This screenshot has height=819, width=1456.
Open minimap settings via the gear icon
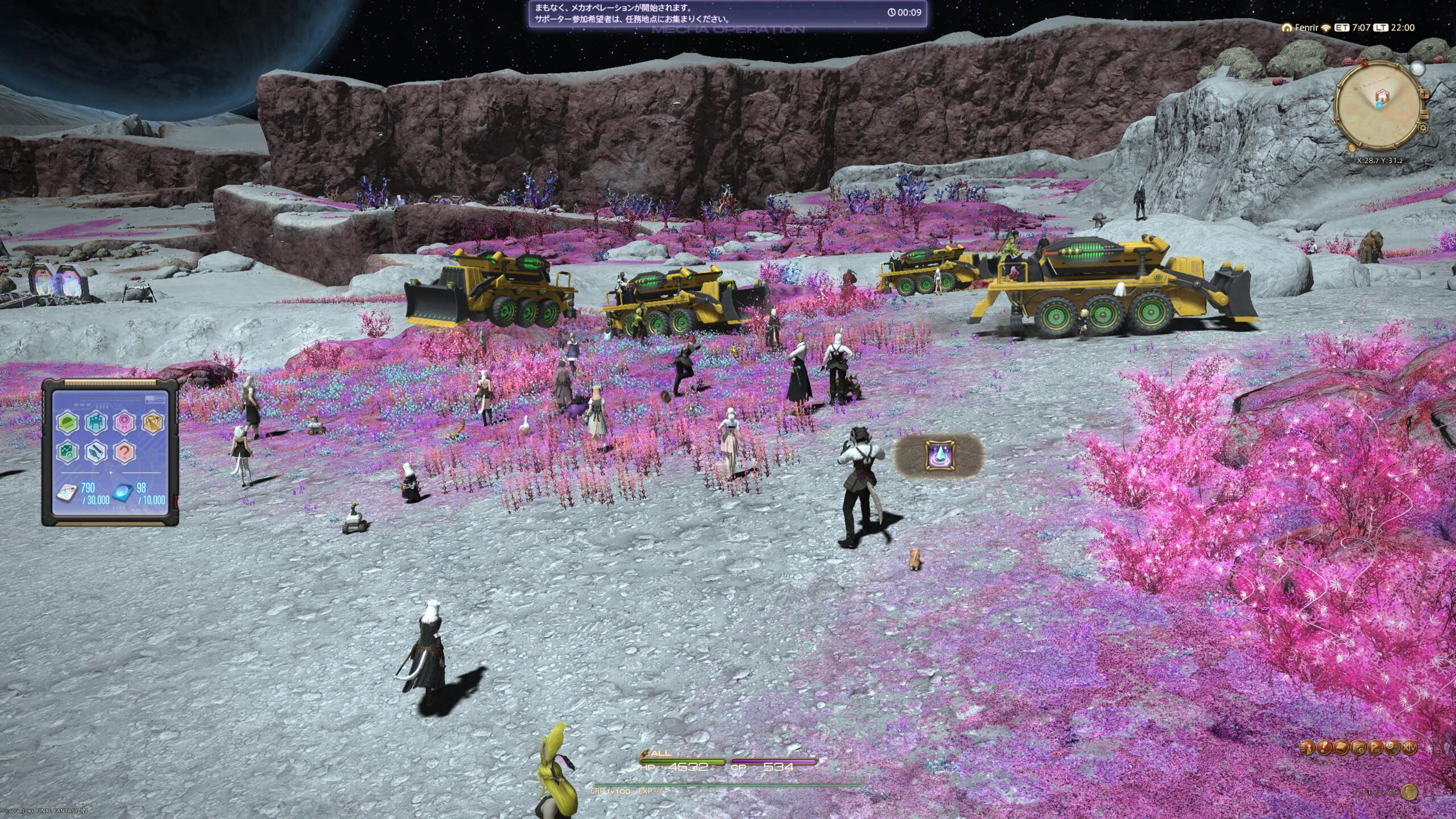pyautogui.click(x=1424, y=127)
